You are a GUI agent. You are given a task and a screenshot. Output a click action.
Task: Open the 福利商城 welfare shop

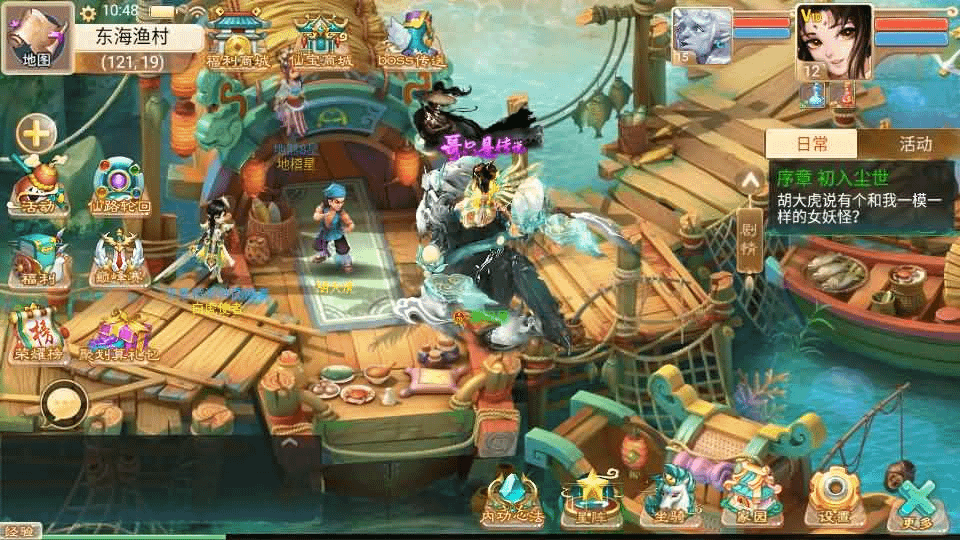(237, 42)
